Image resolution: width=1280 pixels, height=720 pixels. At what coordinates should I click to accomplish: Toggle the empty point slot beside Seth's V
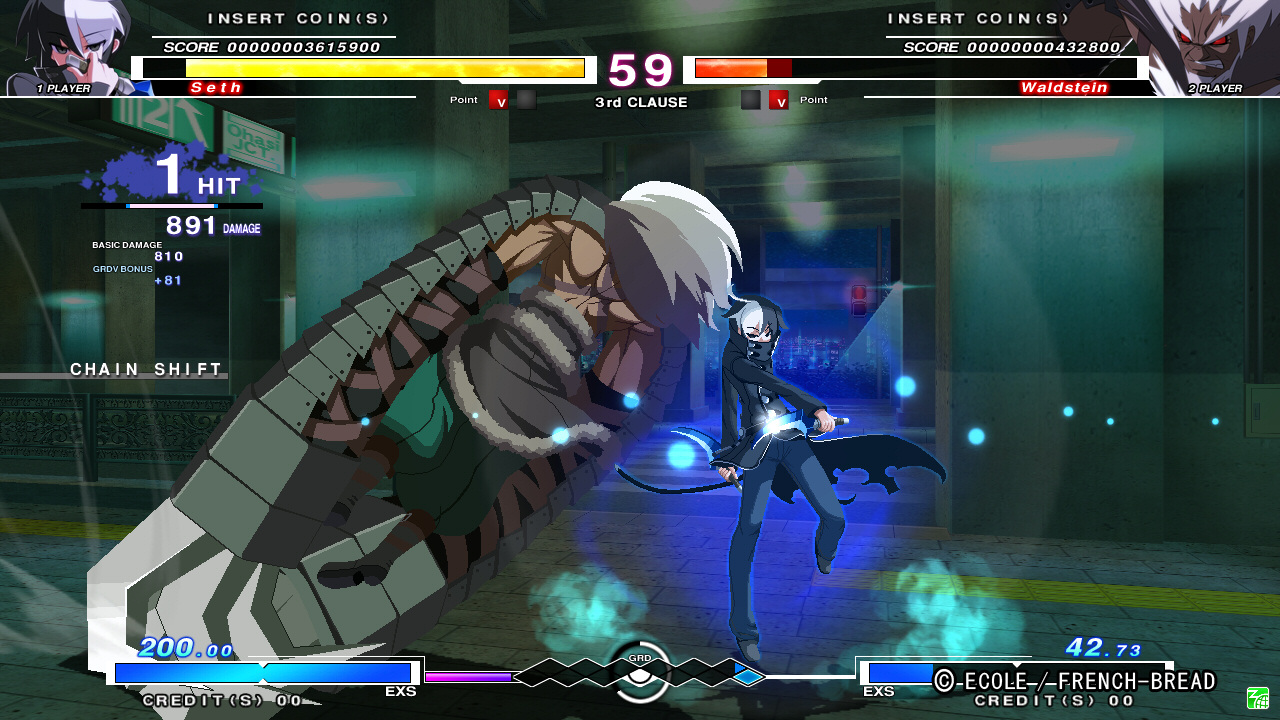click(x=527, y=100)
